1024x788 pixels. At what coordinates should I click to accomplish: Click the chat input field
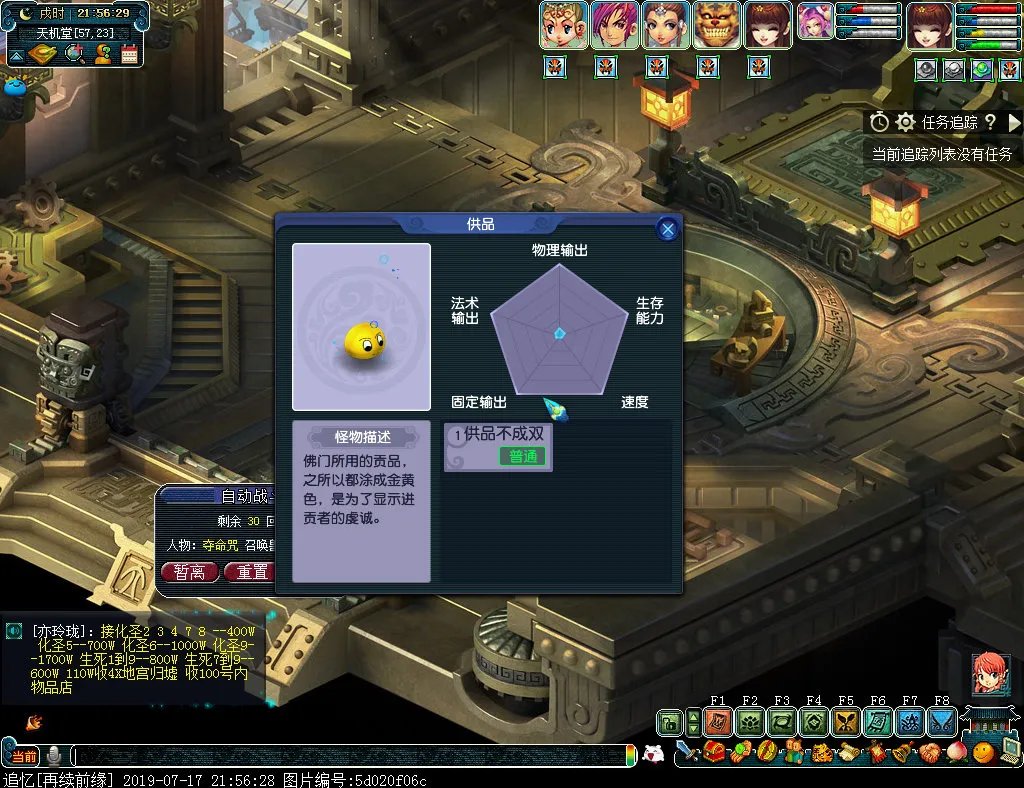pyautogui.click(x=350, y=756)
